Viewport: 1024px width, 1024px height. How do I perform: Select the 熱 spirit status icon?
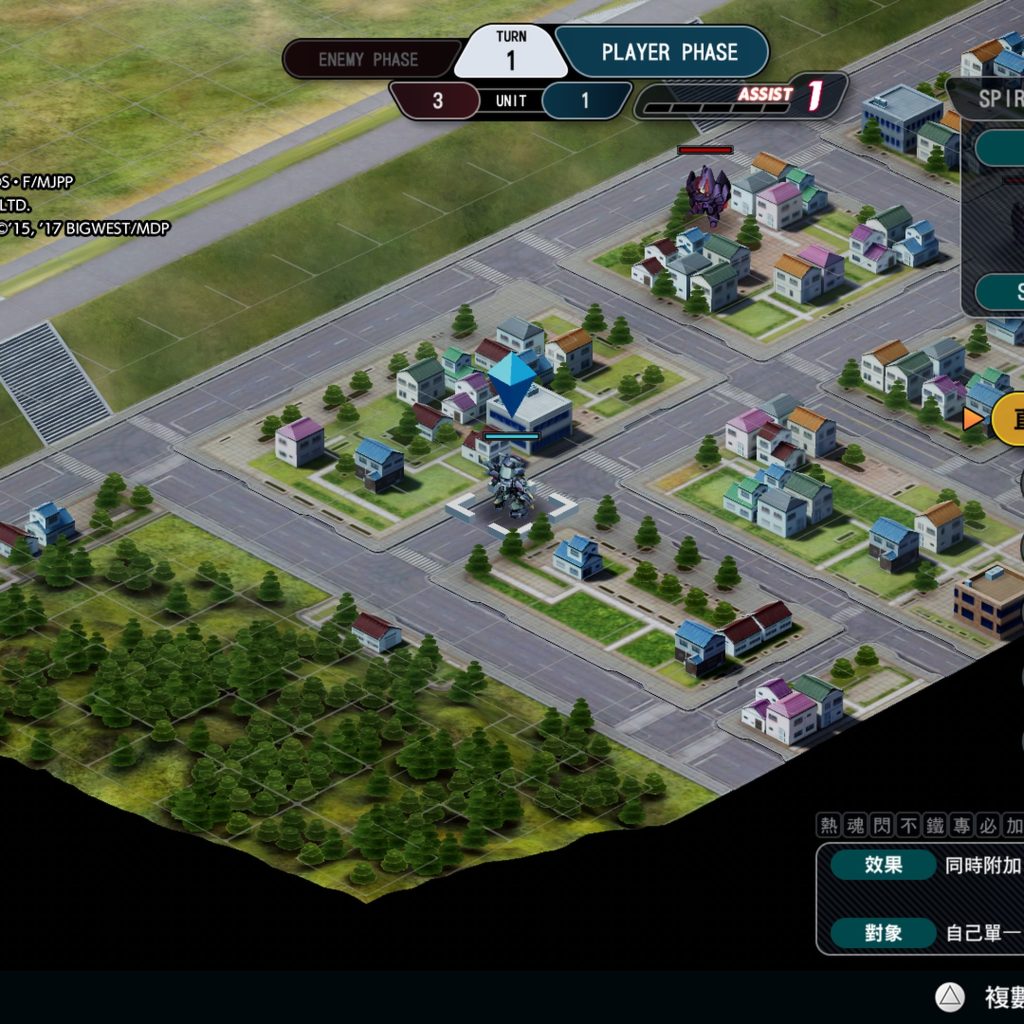(829, 825)
